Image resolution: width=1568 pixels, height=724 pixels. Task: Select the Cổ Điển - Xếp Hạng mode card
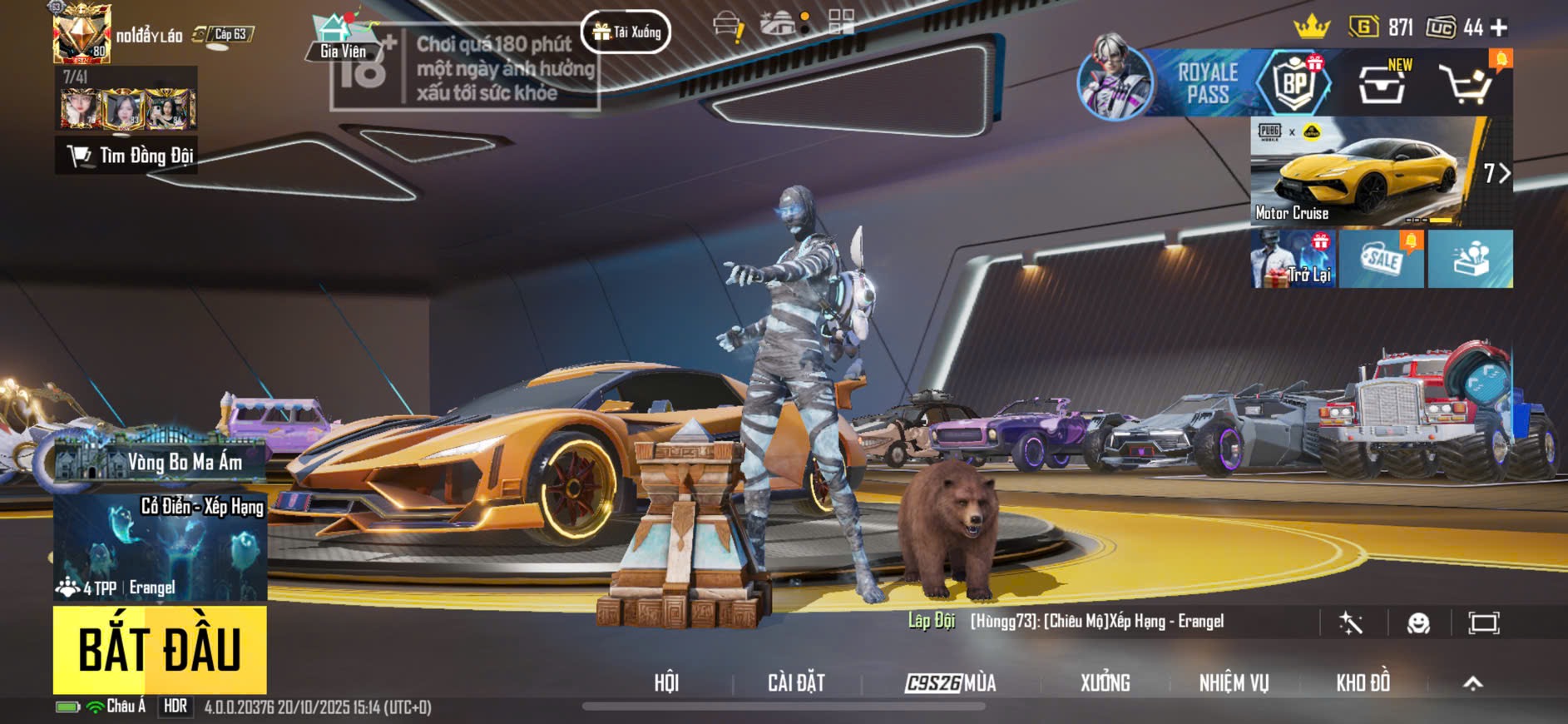click(x=161, y=546)
